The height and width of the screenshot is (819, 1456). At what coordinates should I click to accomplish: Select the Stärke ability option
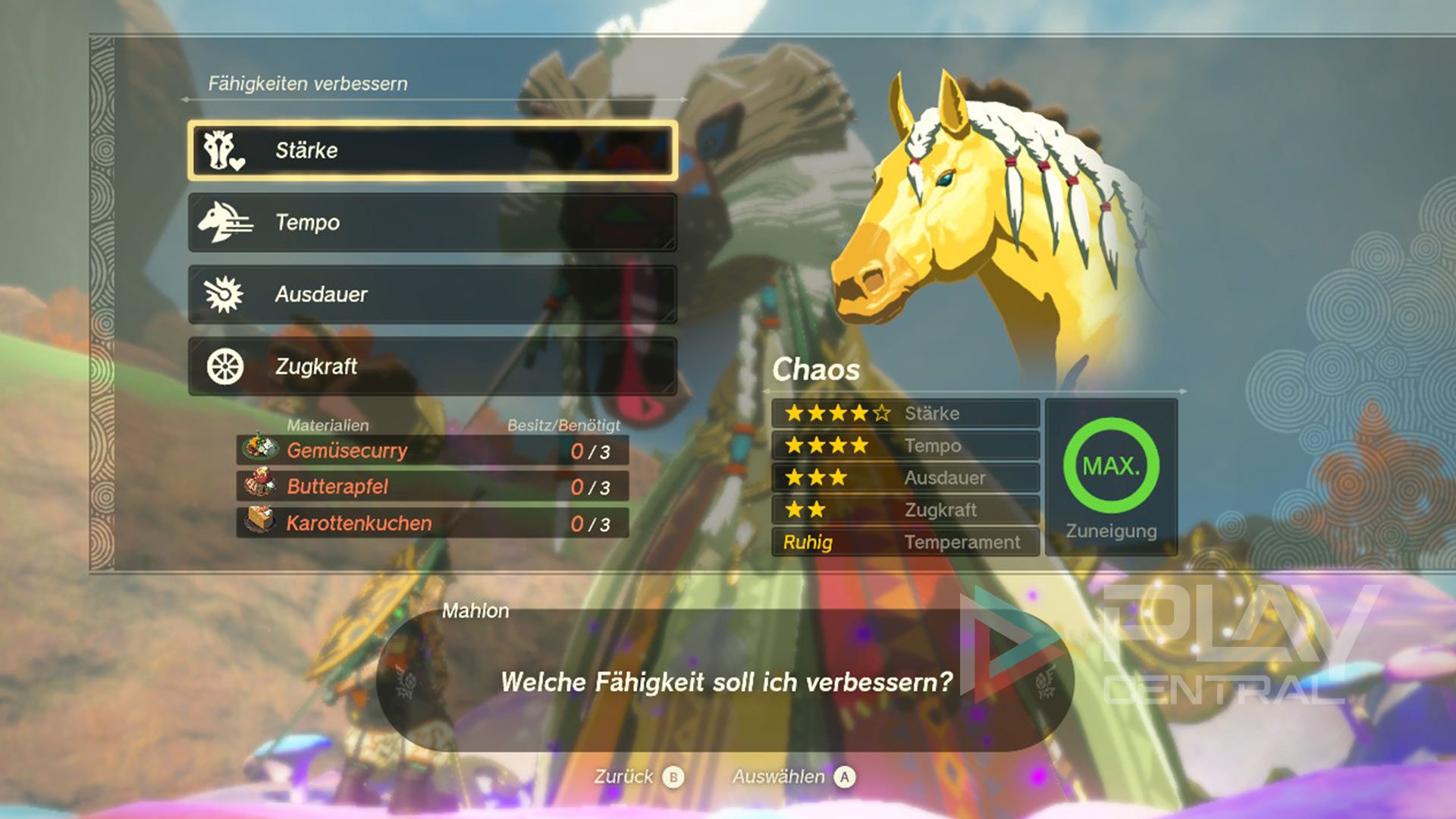(x=432, y=150)
